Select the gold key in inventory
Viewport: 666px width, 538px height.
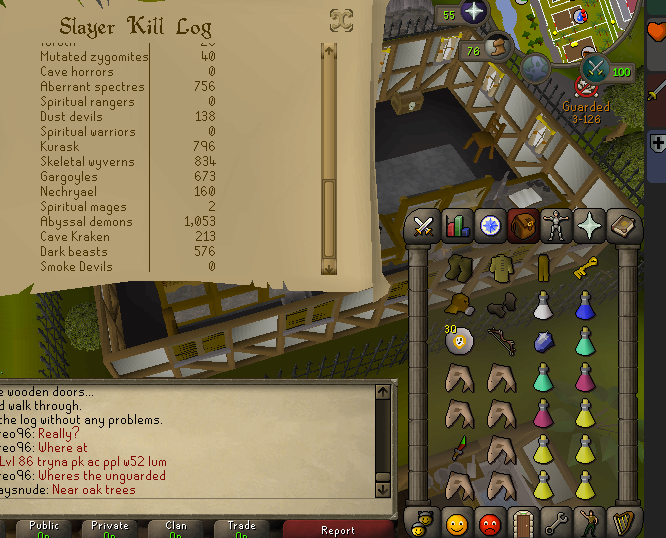(x=586, y=269)
